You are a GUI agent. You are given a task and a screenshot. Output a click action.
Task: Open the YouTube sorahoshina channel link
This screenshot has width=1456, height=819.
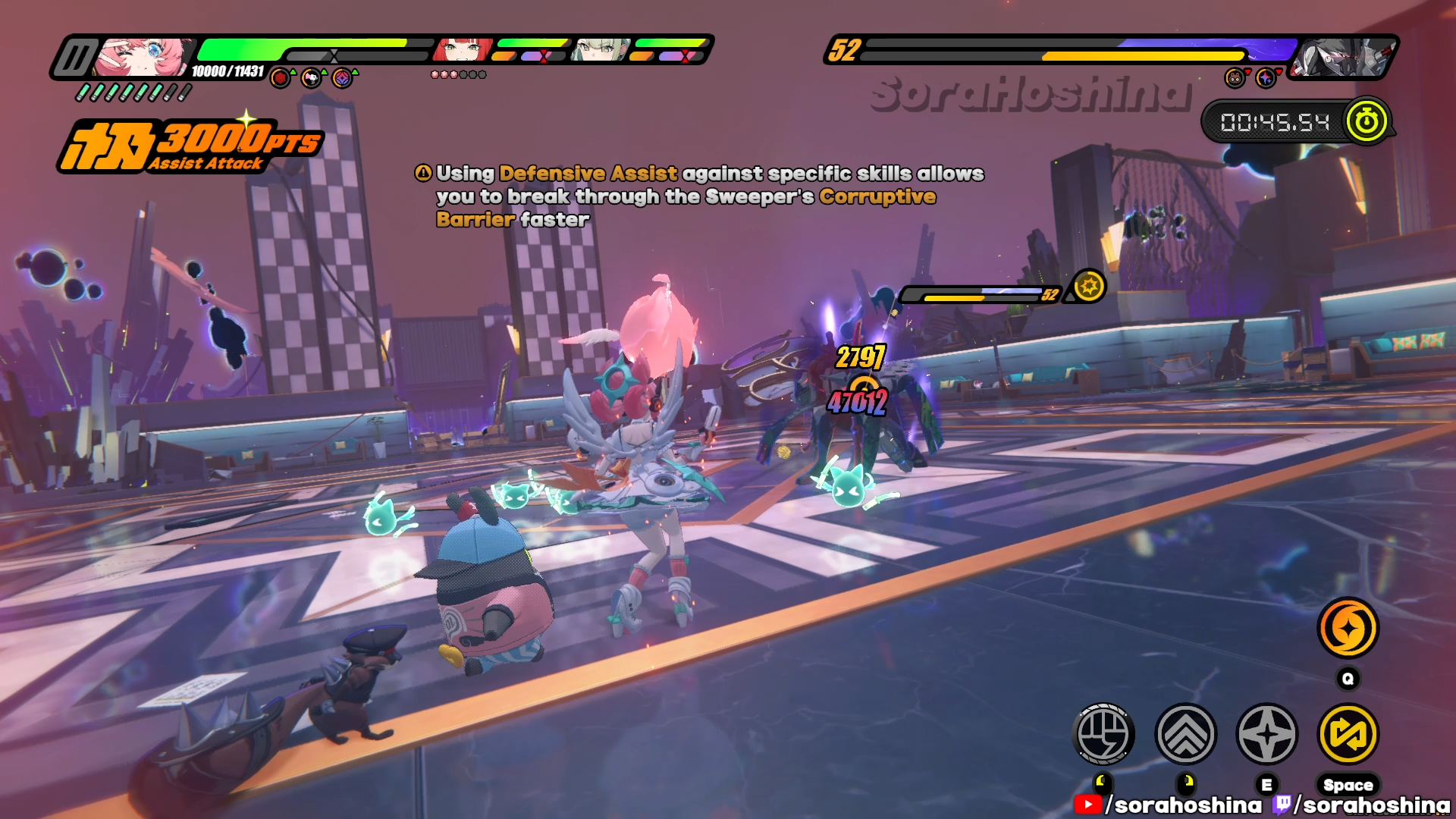(x=1168, y=805)
